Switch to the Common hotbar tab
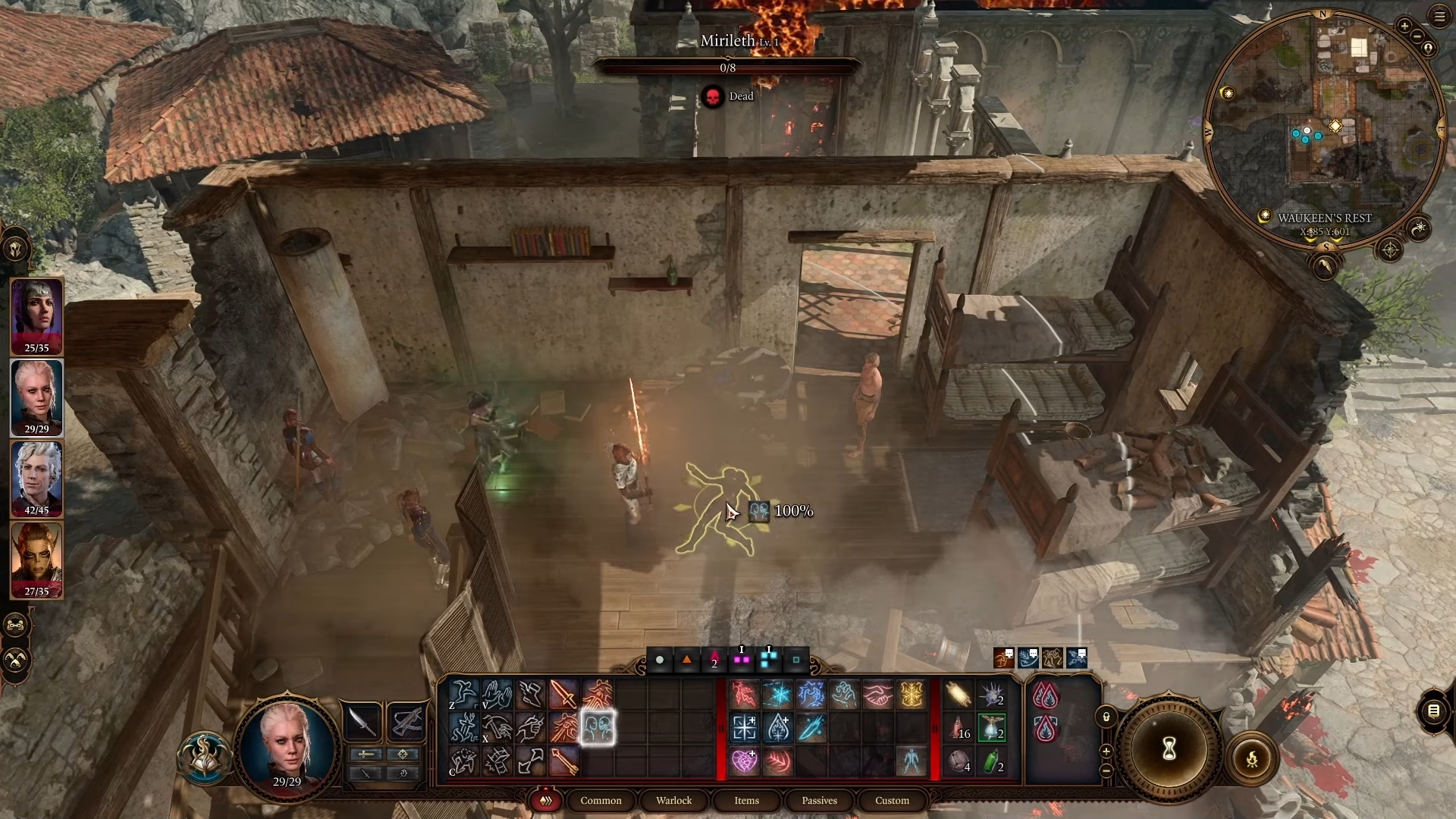This screenshot has width=1456, height=819. tap(601, 800)
